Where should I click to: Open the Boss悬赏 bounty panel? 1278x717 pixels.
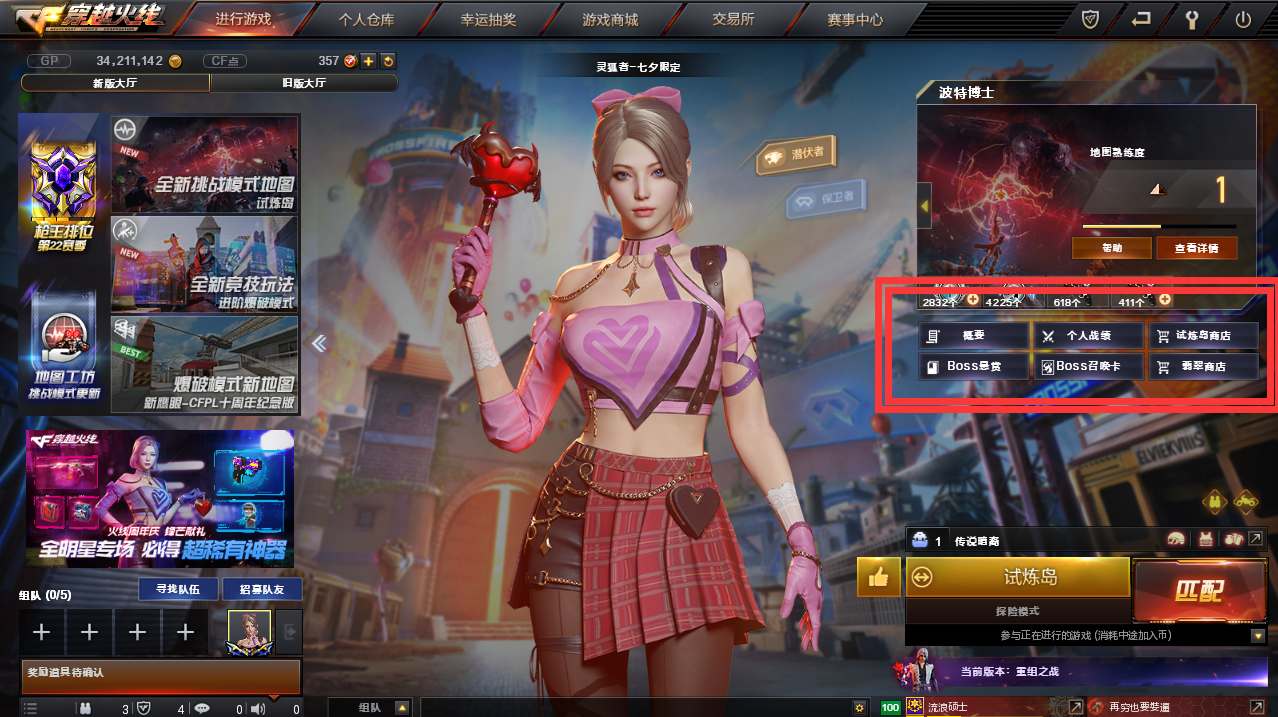point(973,366)
